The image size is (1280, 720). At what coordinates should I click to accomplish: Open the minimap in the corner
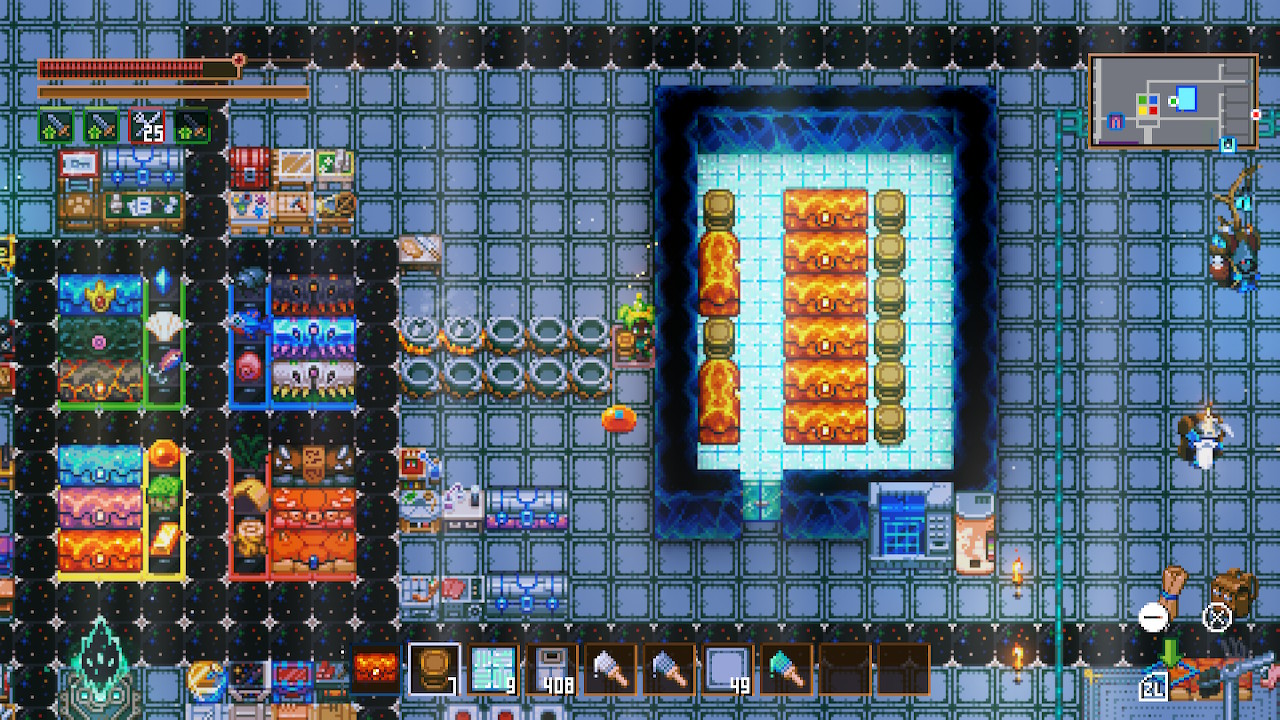coord(1173,101)
